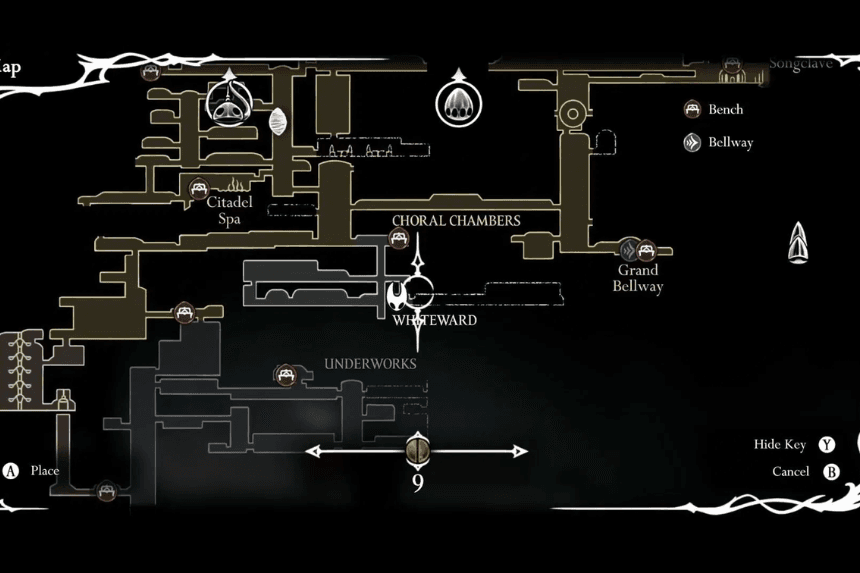Image resolution: width=860 pixels, height=573 pixels.
Task: Click the Bellway entry in the map key
Action: coord(730,142)
